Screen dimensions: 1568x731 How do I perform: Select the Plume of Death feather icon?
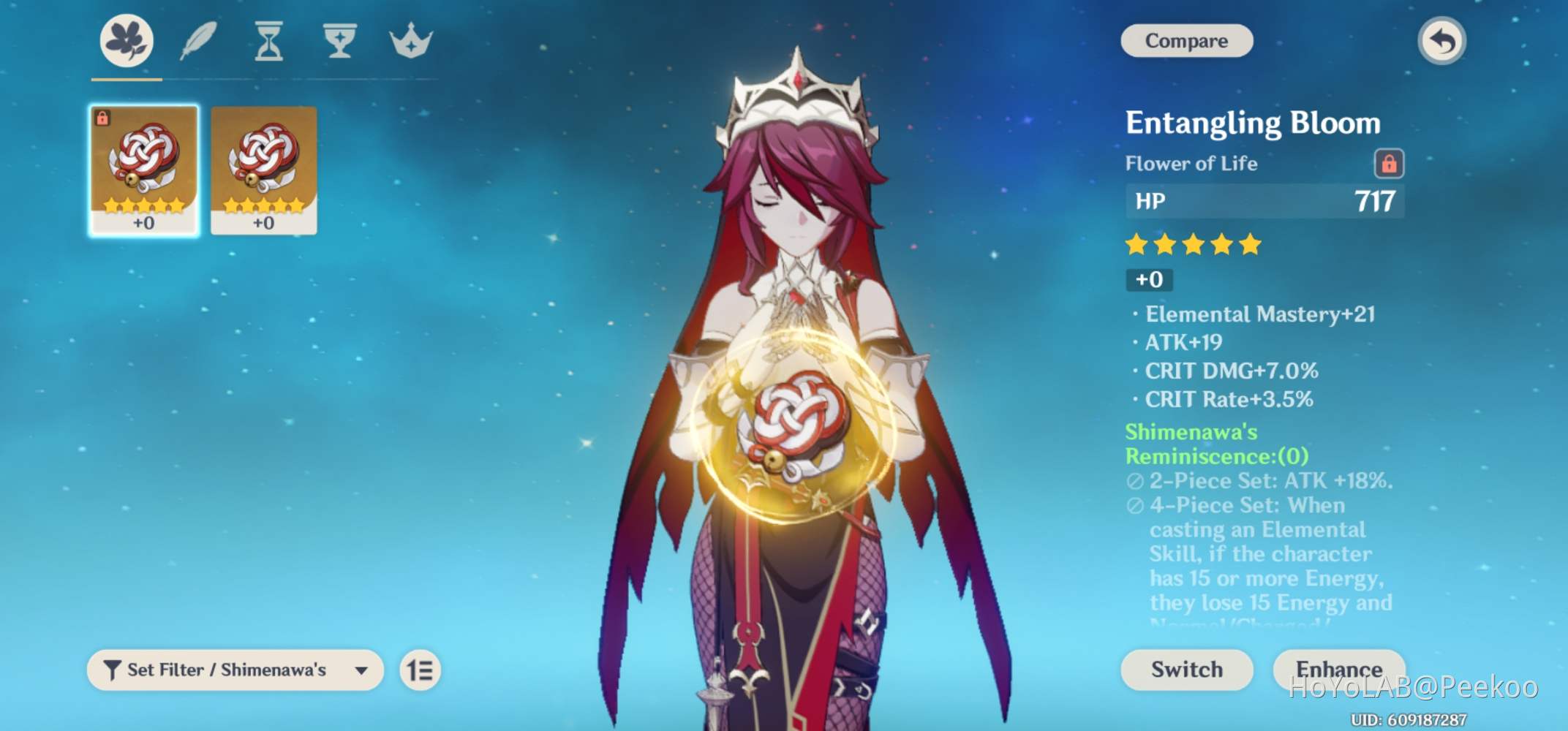point(196,42)
